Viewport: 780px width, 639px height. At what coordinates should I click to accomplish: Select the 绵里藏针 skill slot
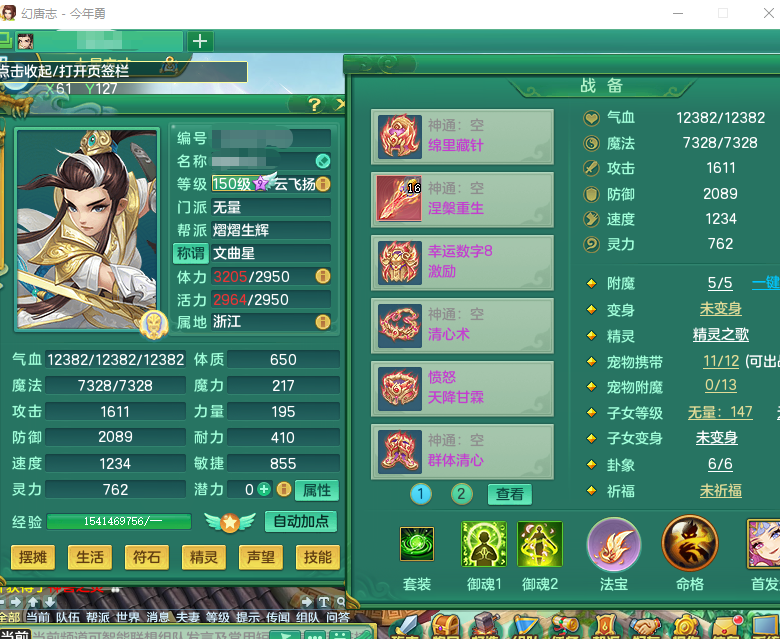coord(462,136)
